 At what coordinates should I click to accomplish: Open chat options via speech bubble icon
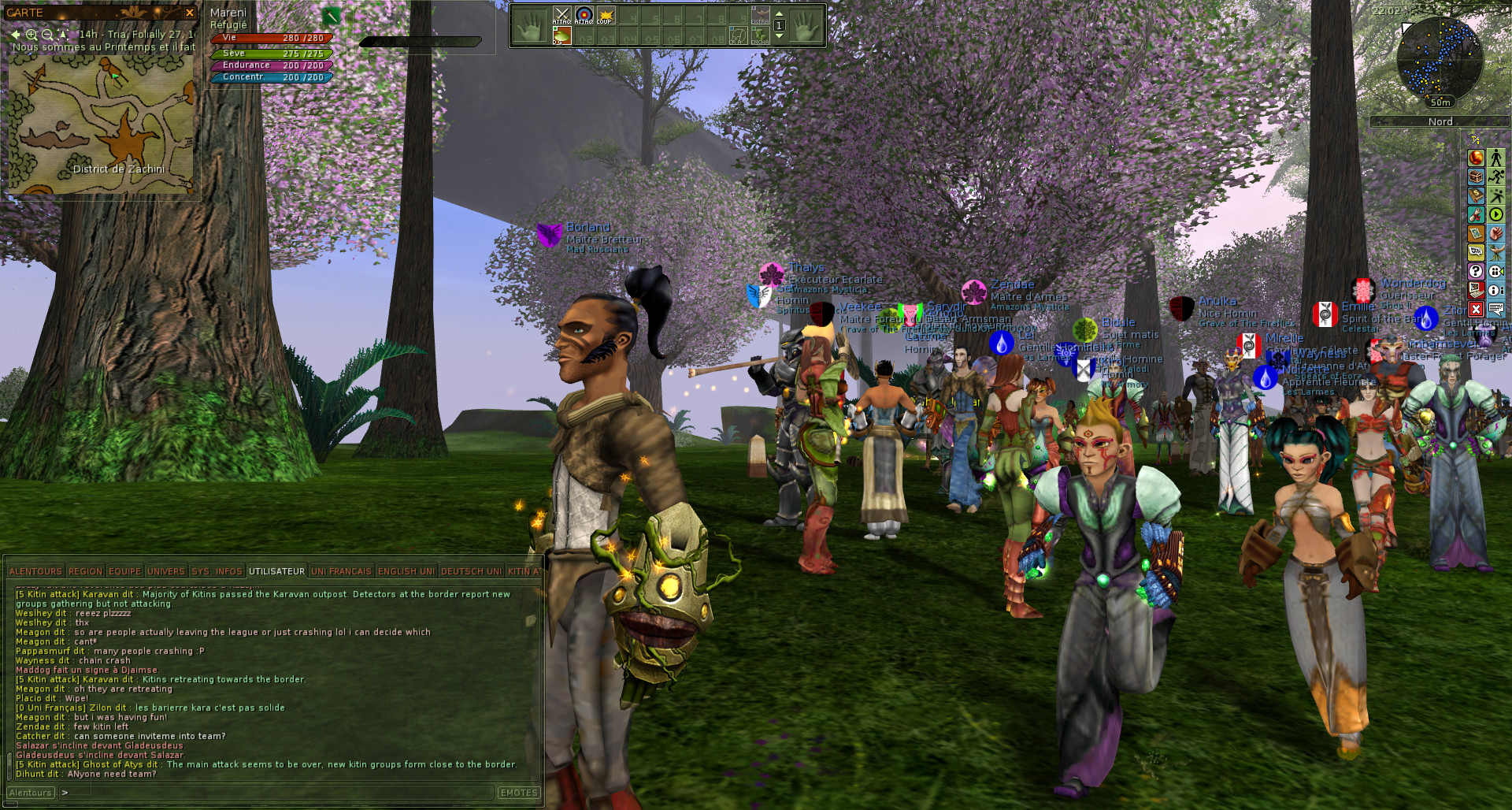[1477, 252]
